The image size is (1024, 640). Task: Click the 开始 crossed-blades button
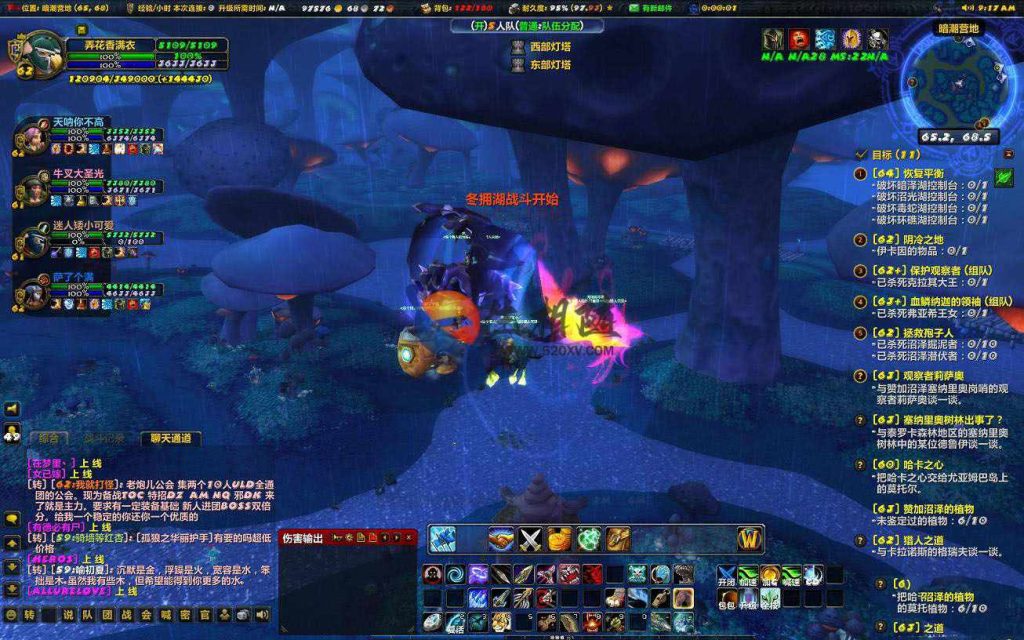click(727, 575)
